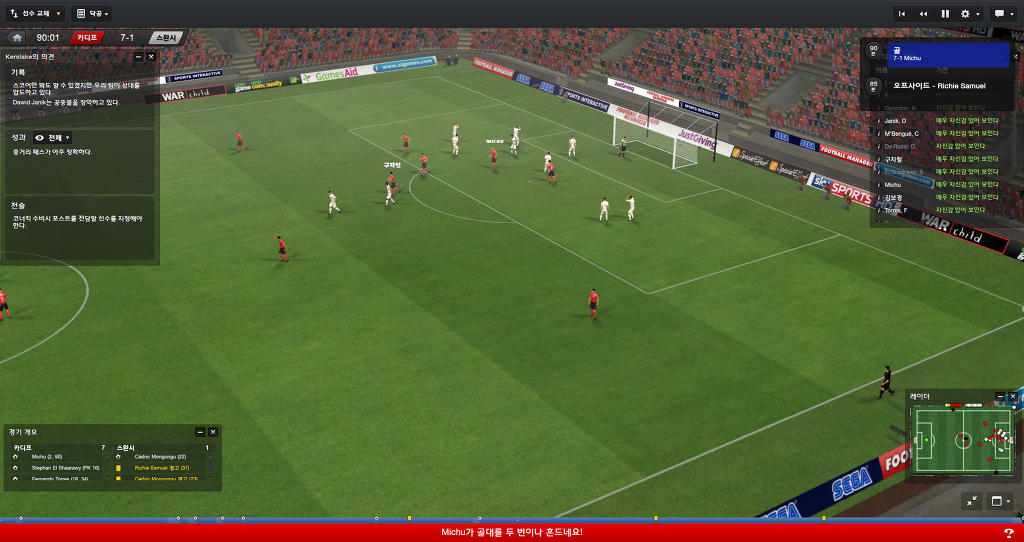Select the Richie Samuel offside event
This screenshot has width=1024, height=542.
pos(940,86)
